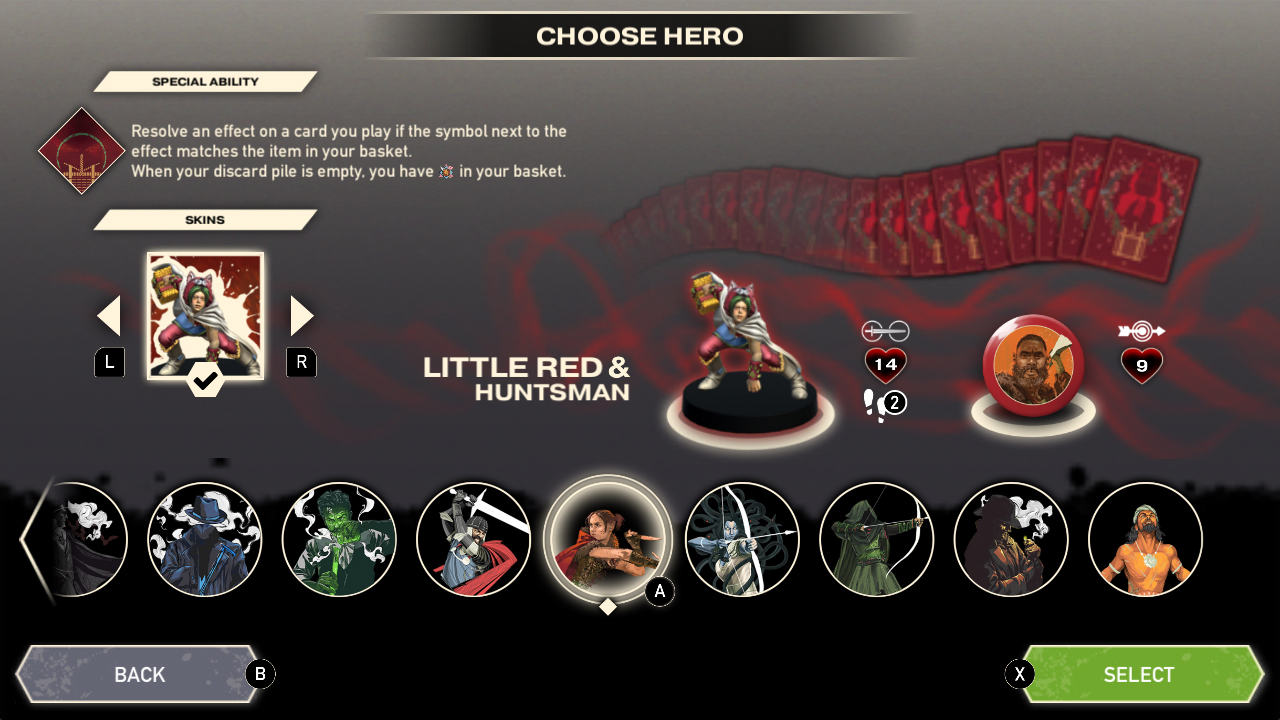The height and width of the screenshot is (720, 1280).
Task: Click the left arrow to browse previous skin
Action: click(x=110, y=314)
